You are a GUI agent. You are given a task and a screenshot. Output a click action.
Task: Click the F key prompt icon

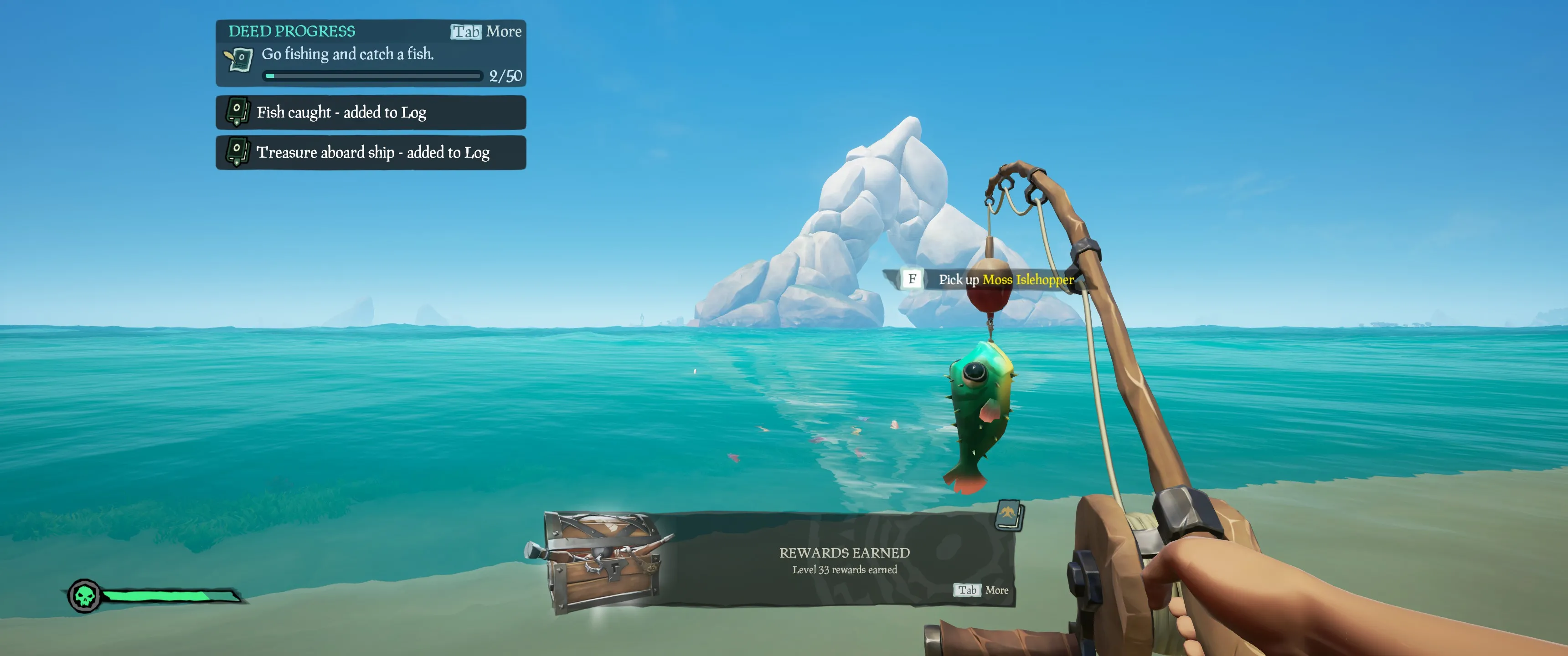tap(911, 280)
